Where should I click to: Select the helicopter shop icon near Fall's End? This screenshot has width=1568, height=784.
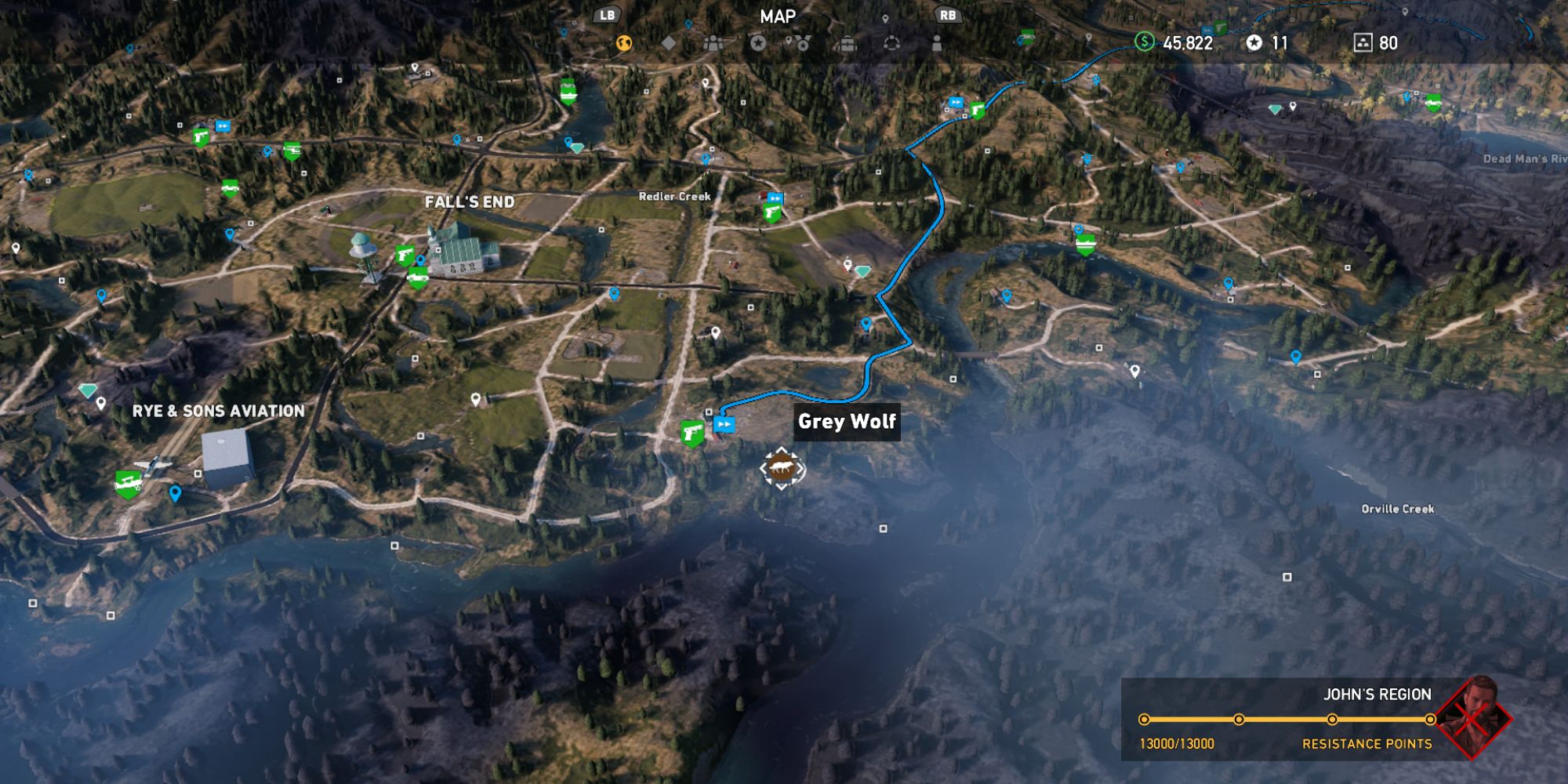coord(292,151)
